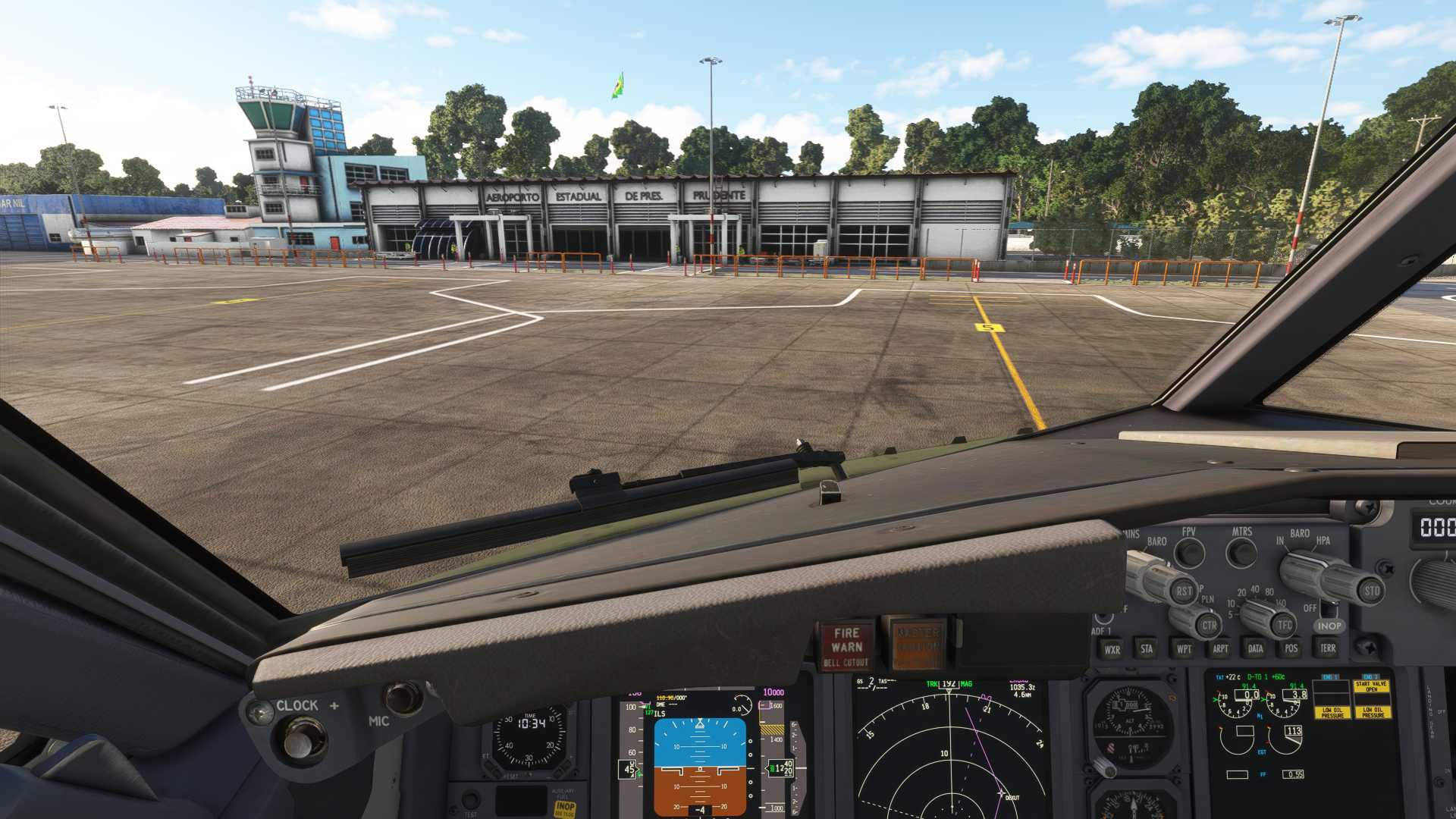1456x819 pixels.
Task: Switch altitude to meters with MTRS button
Action: coord(1241,553)
